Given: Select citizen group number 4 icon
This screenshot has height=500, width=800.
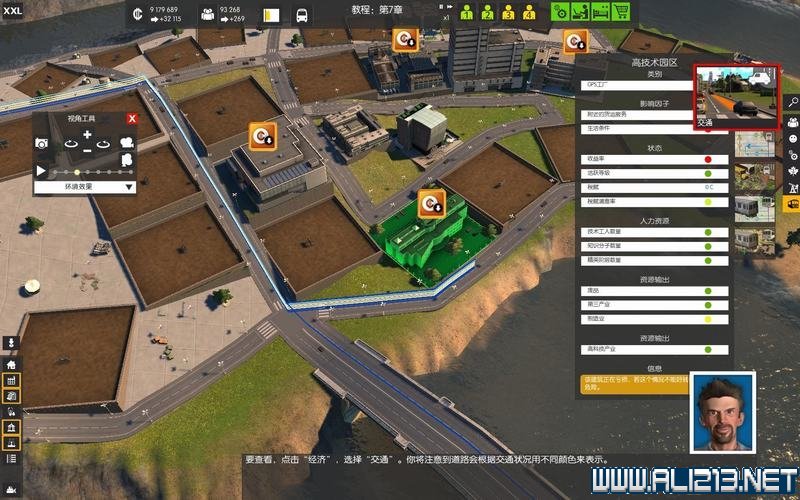Looking at the screenshot, I should 529,13.
